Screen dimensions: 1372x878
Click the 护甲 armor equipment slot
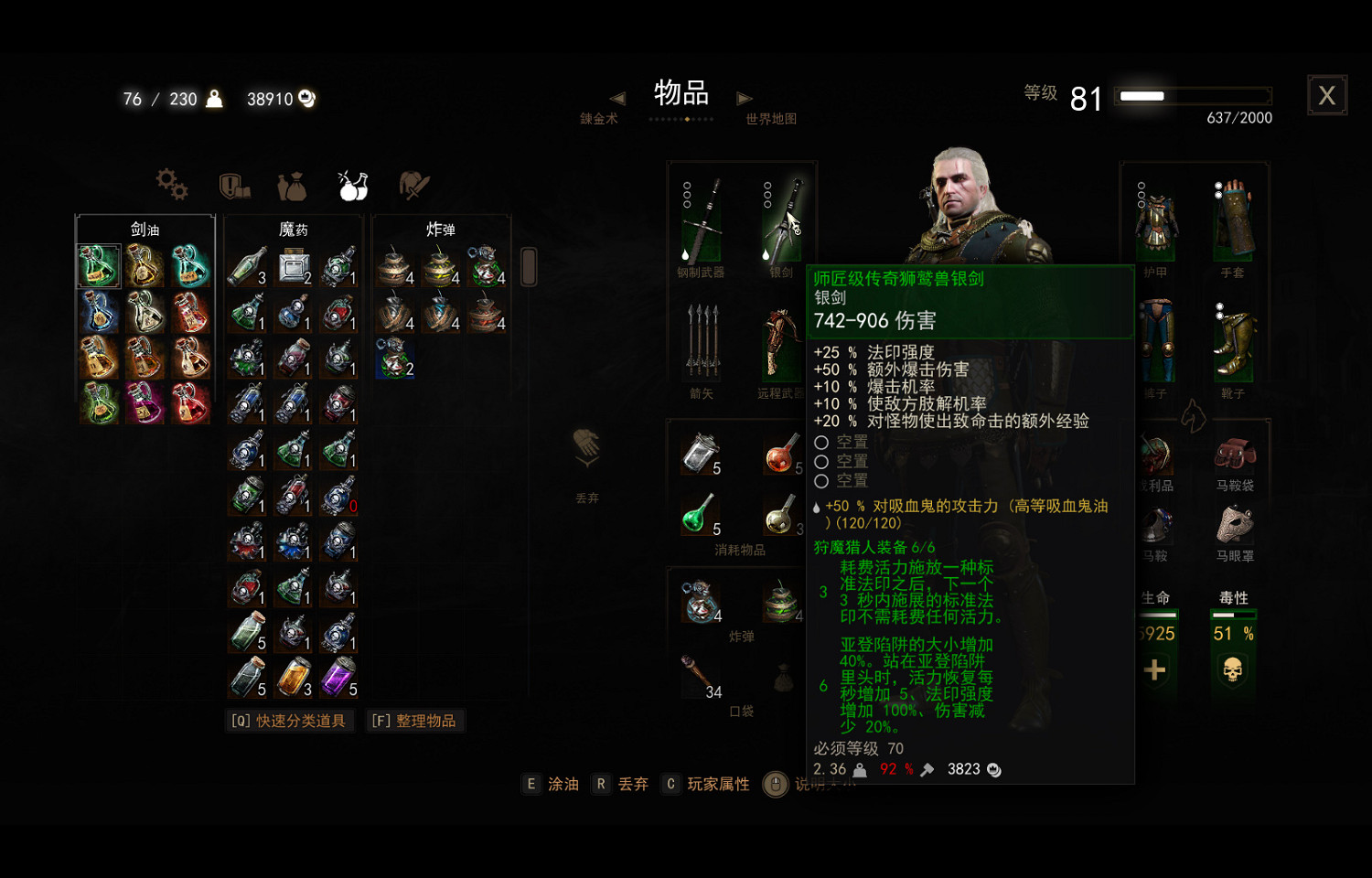pyautogui.click(x=1155, y=219)
